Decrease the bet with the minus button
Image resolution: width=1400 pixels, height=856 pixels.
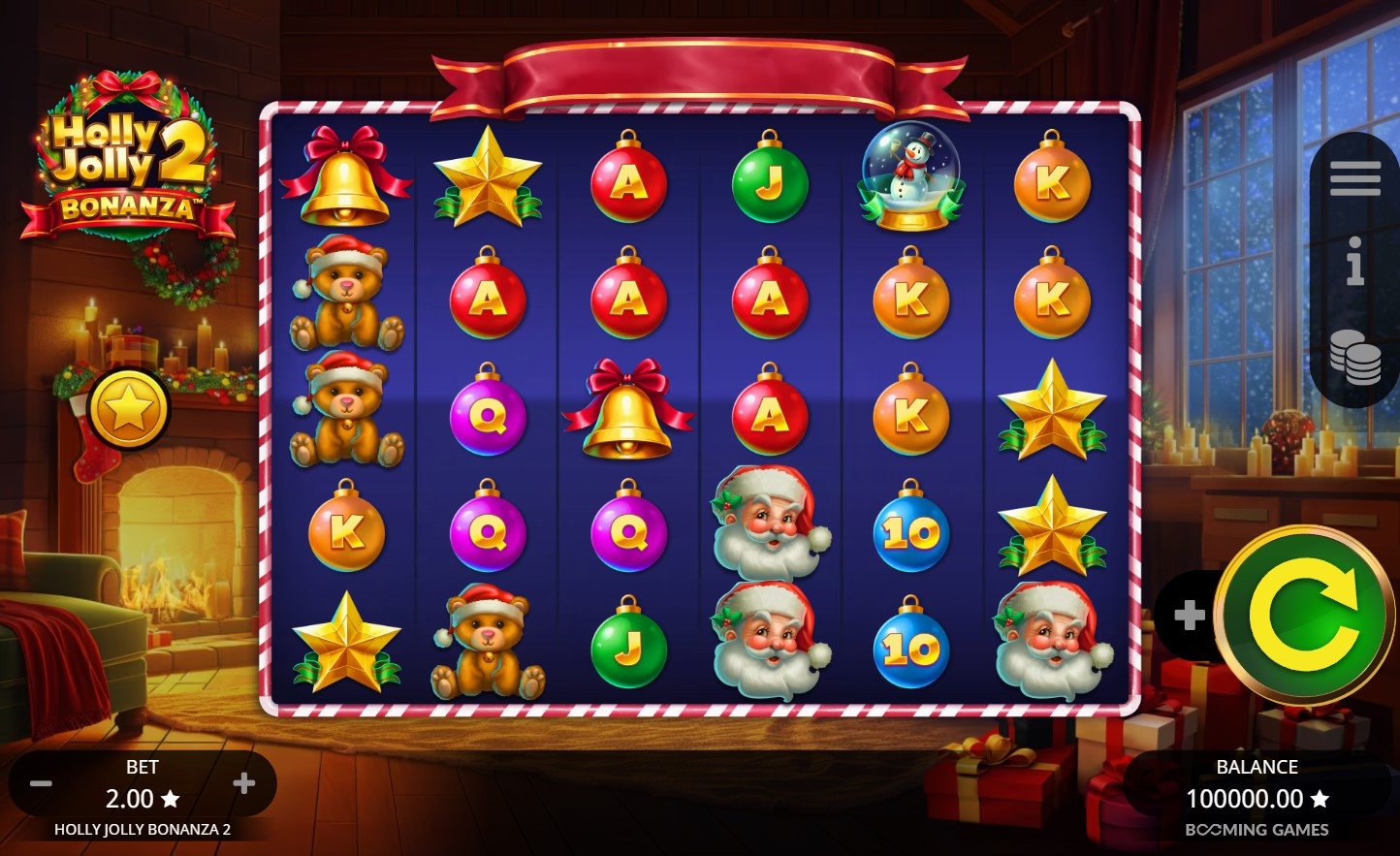coord(41,783)
